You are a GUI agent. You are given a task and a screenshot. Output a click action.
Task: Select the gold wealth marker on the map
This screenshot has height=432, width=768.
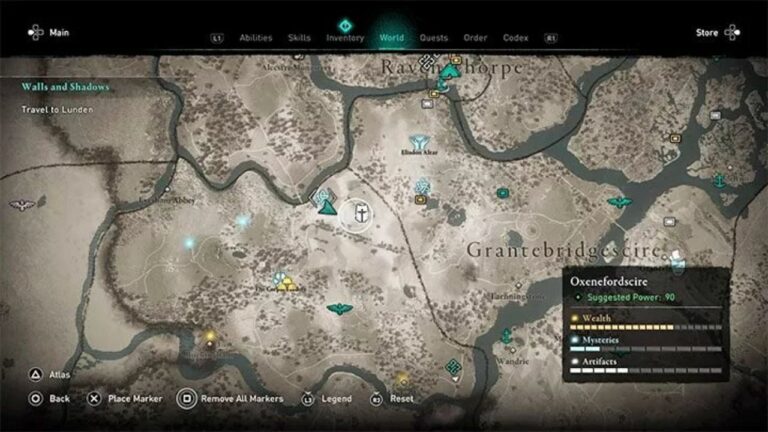[285, 283]
